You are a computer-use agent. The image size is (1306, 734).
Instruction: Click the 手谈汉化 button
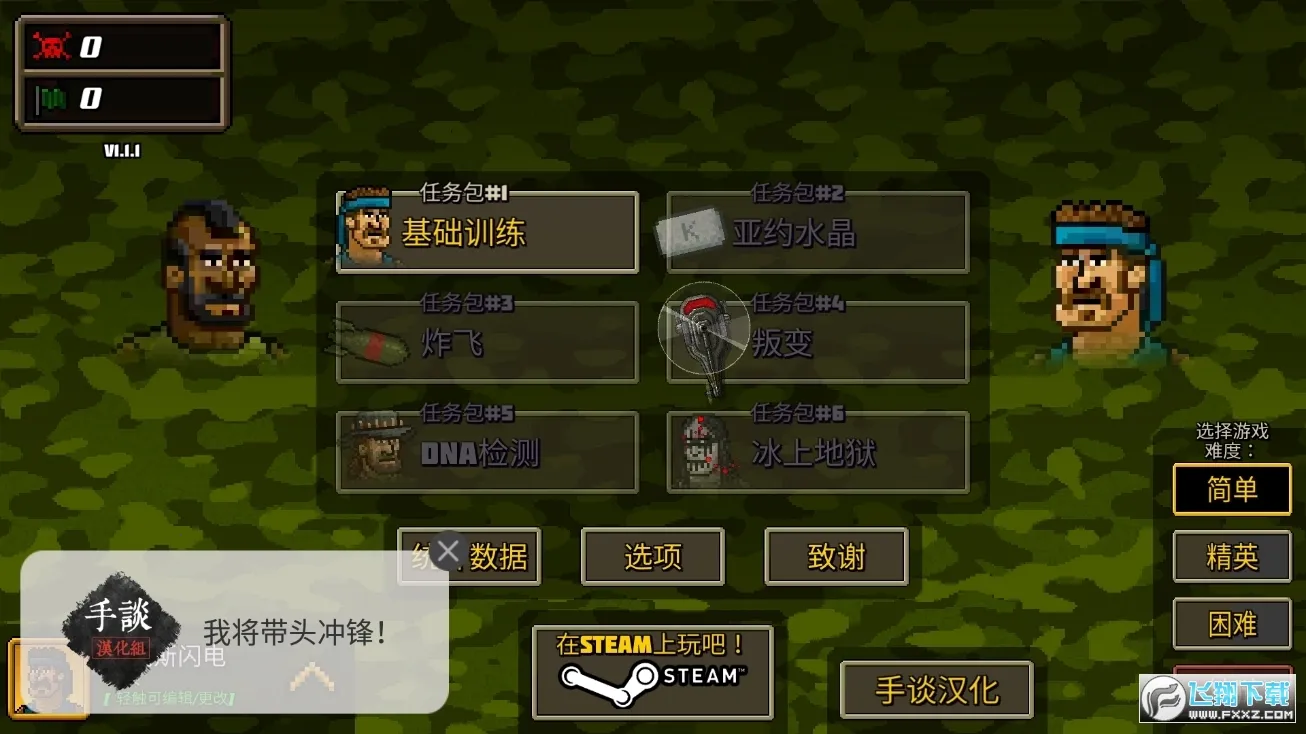(x=936, y=687)
